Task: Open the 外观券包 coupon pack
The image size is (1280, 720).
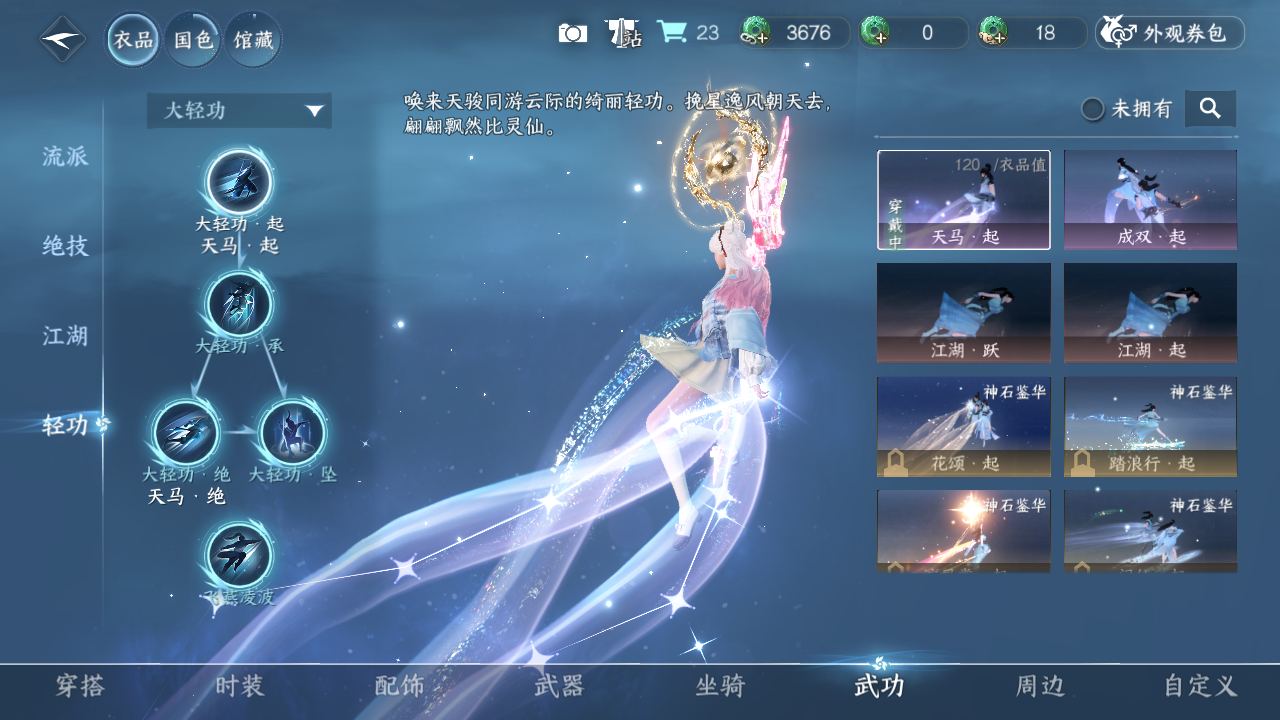Action: click(1170, 33)
